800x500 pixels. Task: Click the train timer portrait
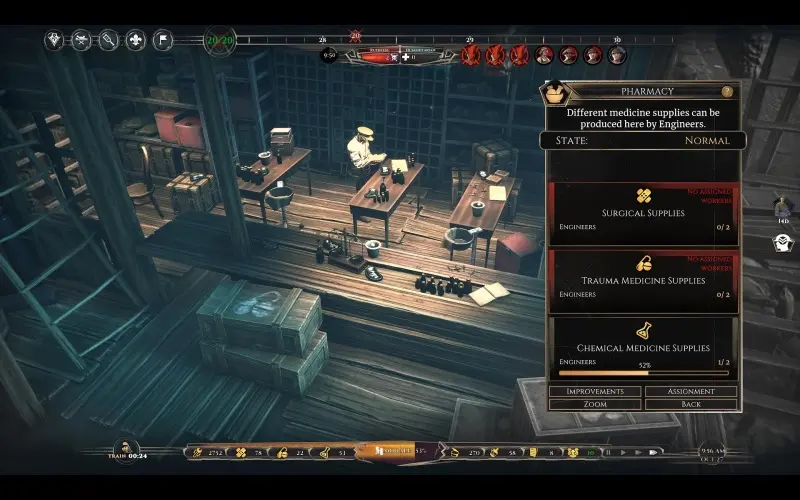pos(126,449)
